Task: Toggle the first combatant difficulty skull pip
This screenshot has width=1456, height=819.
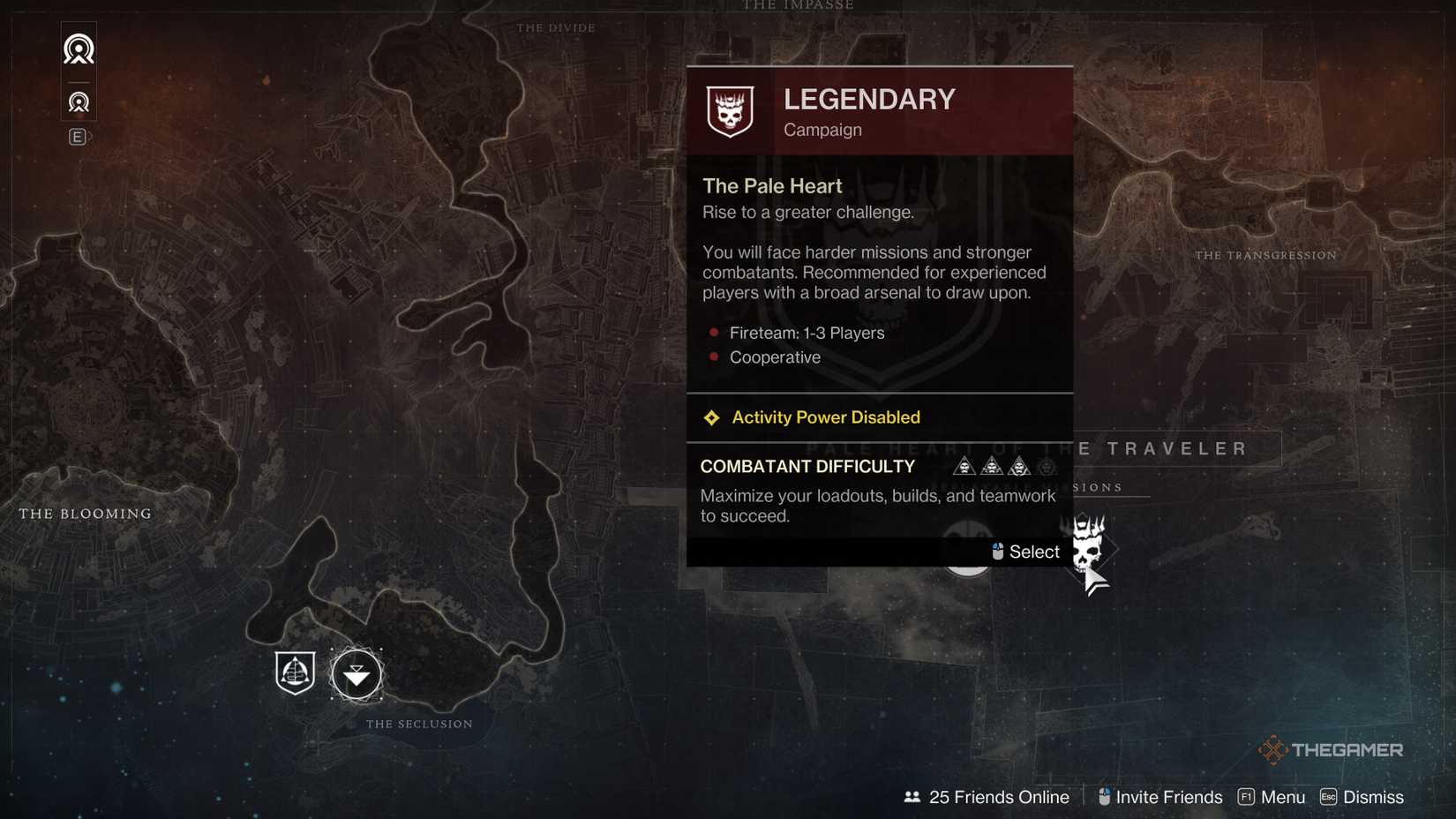Action: click(964, 466)
